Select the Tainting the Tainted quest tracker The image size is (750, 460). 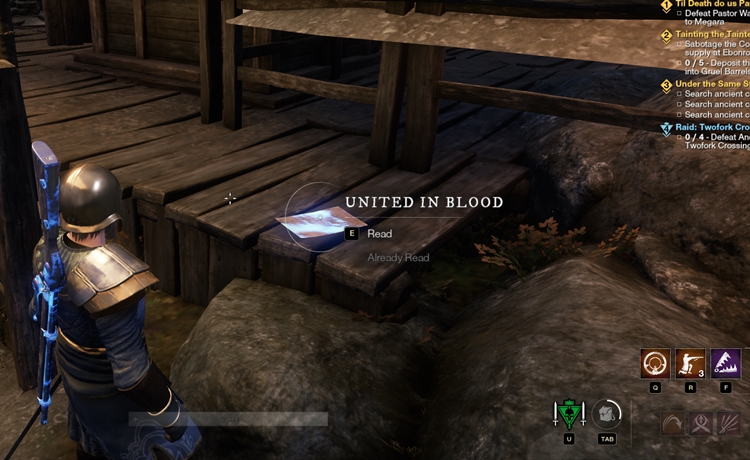710,34
